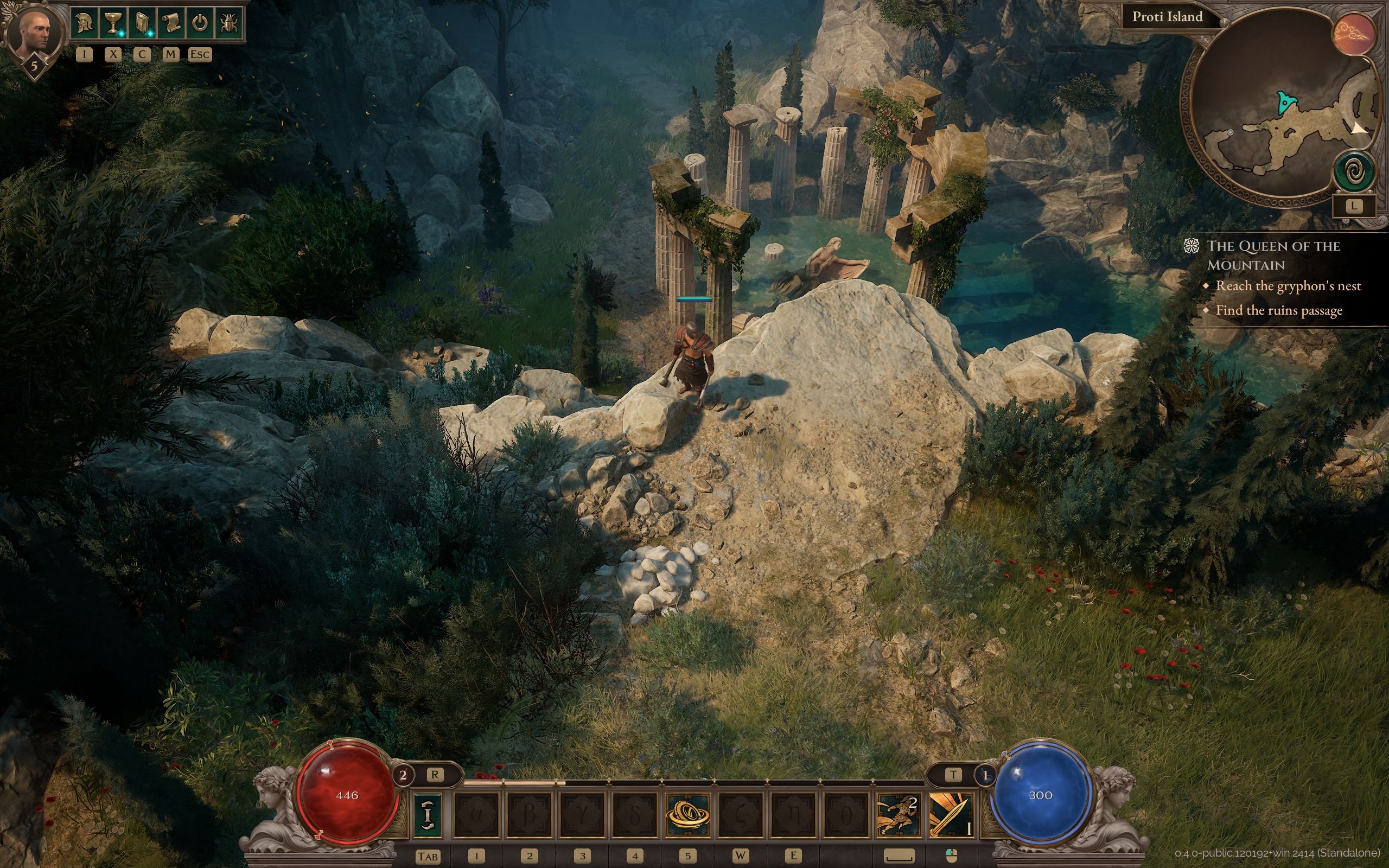Click the green spiral button by minimap
The image size is (1389, 868).
tap(1355, 171)
